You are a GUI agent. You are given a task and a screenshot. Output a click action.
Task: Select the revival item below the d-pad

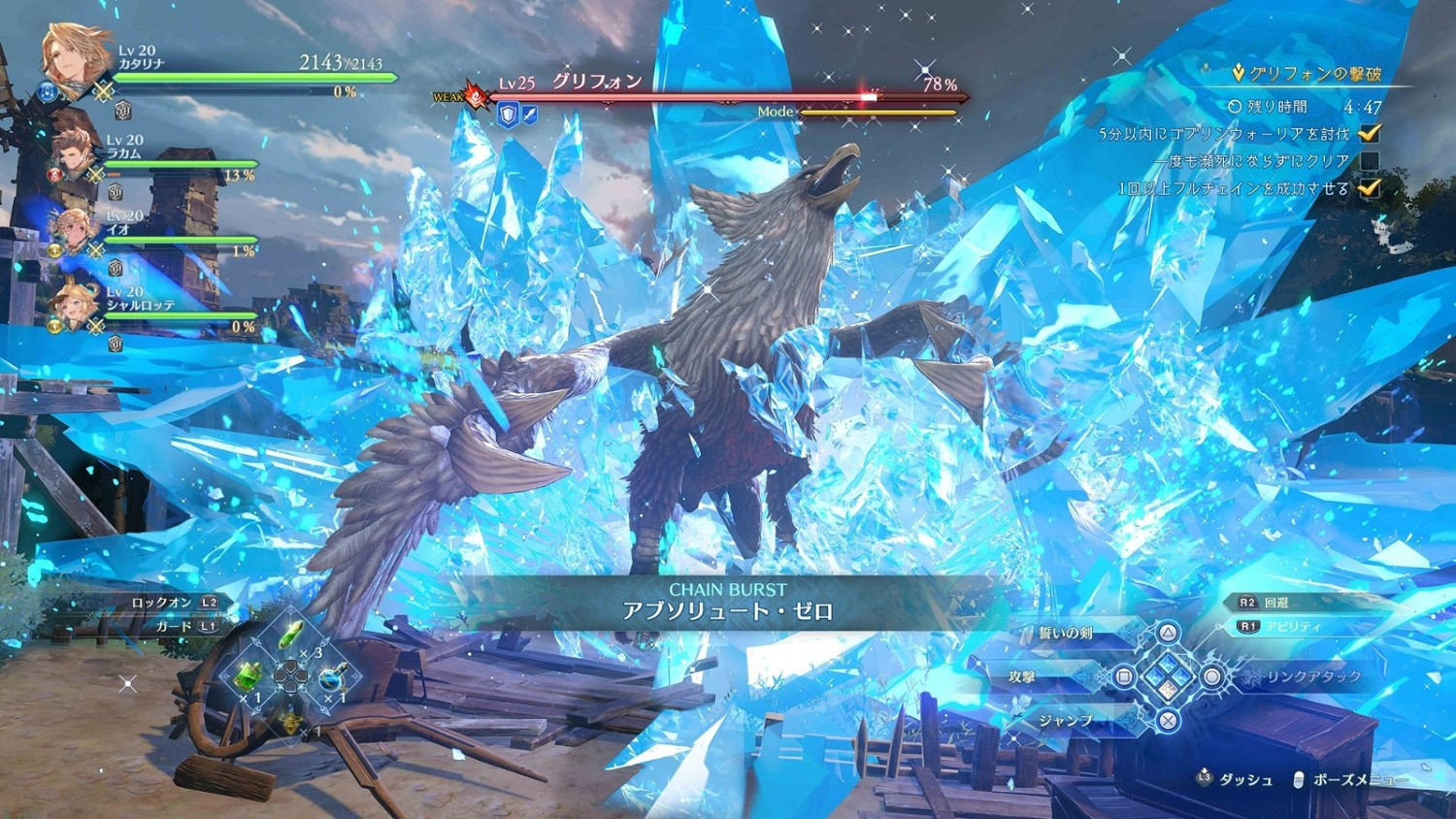coord(291,723)
